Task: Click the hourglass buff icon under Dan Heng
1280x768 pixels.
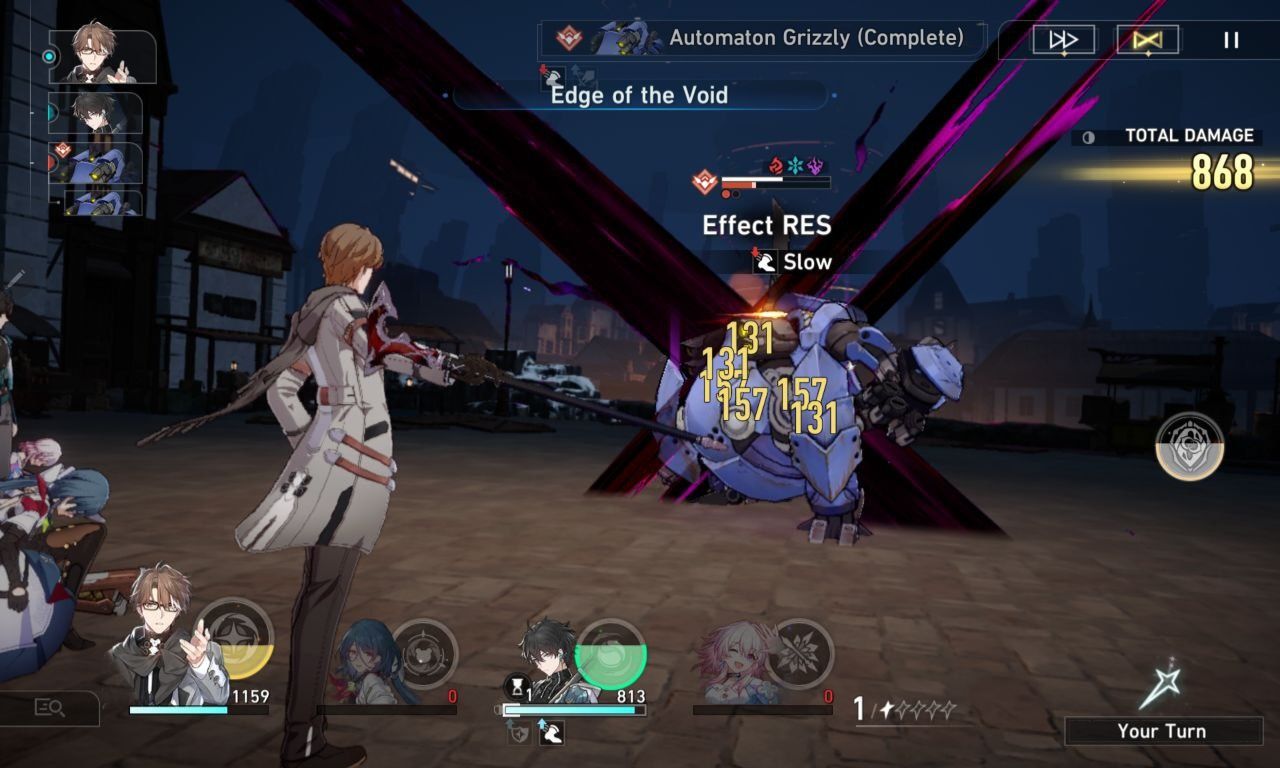Action: (x=516, y=686)
